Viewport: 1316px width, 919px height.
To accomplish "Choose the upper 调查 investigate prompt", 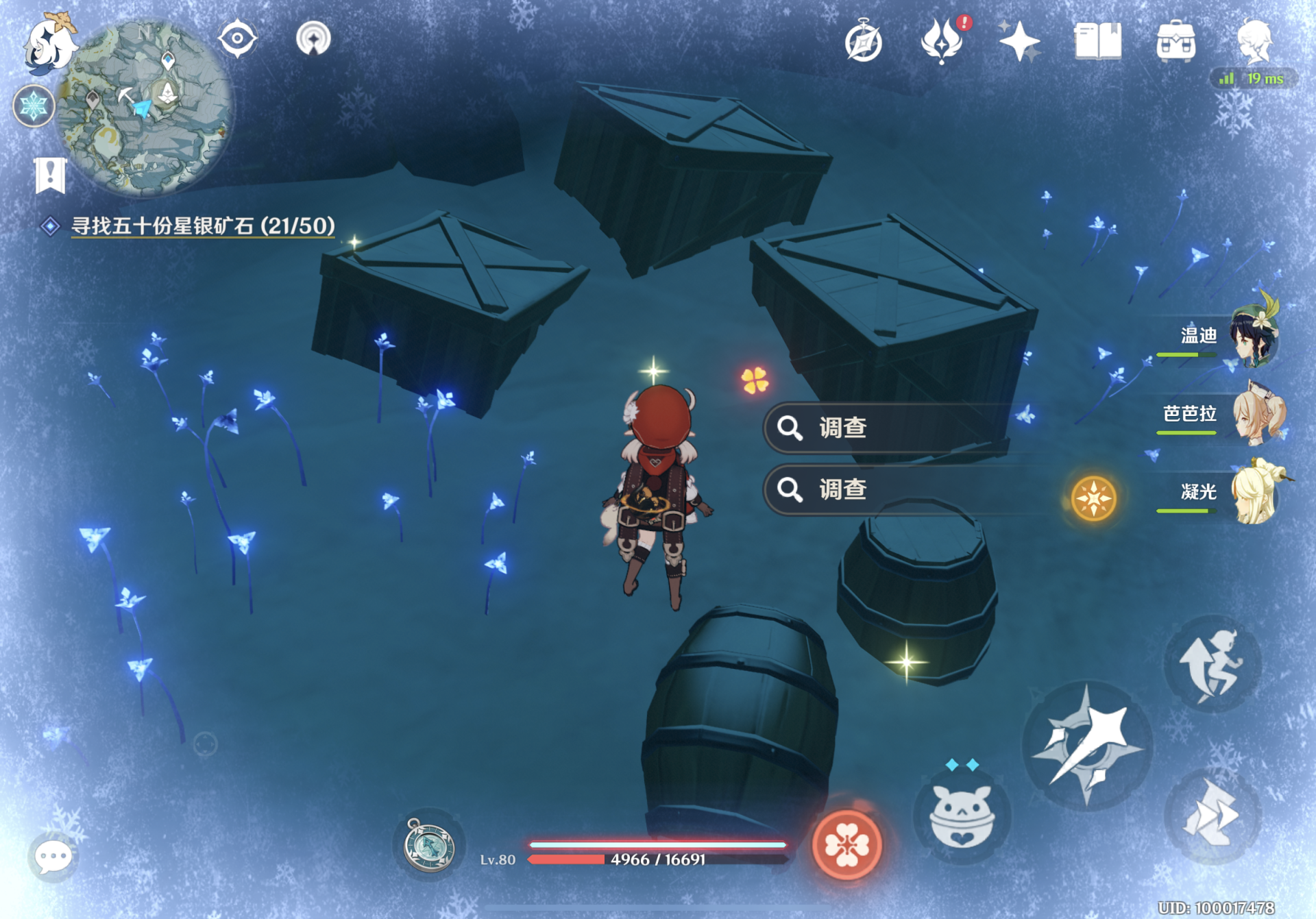I will pos(884,428).
